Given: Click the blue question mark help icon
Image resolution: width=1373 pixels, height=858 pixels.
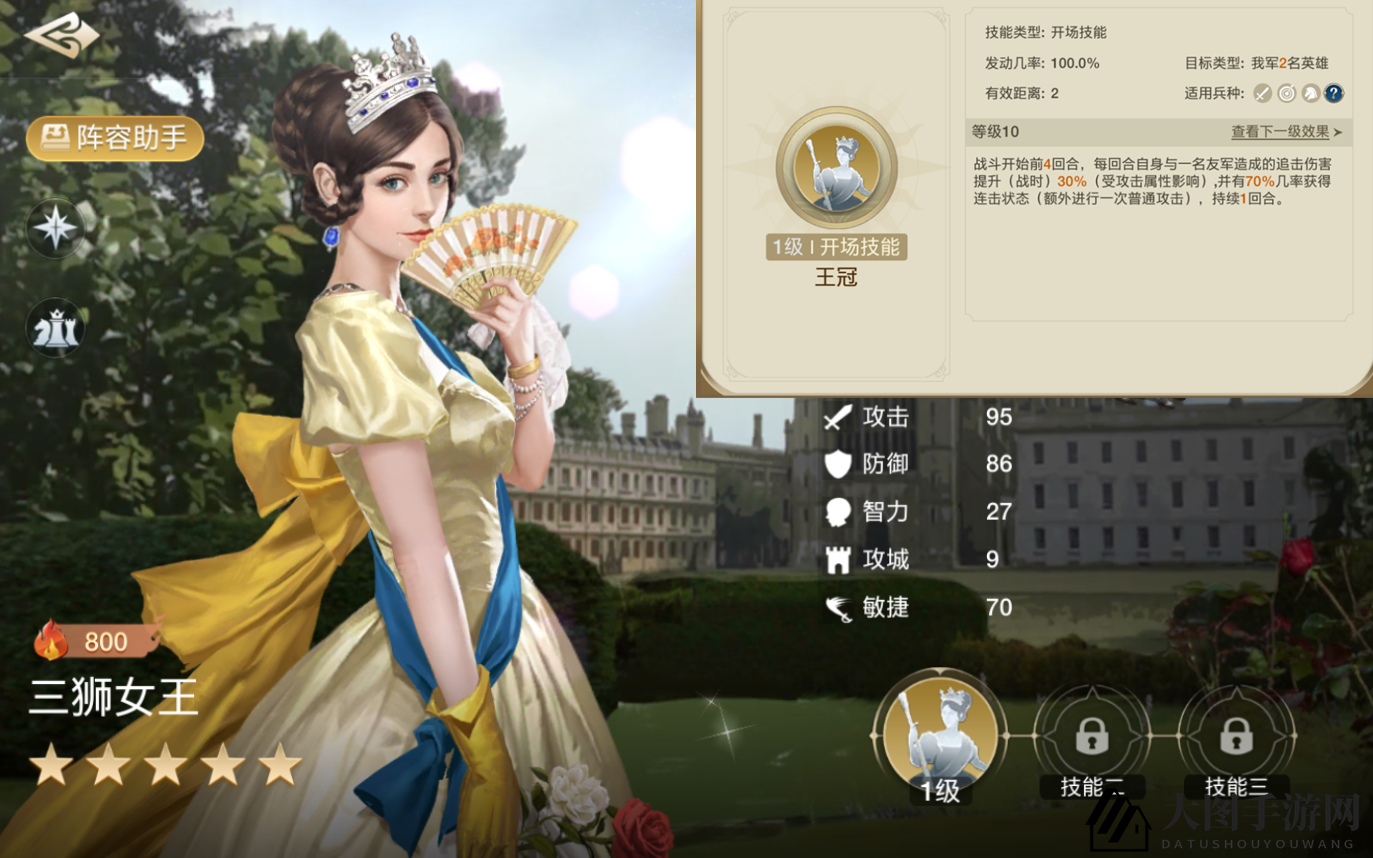Looking at the screenshot, I should click(x=1334, y=93).
